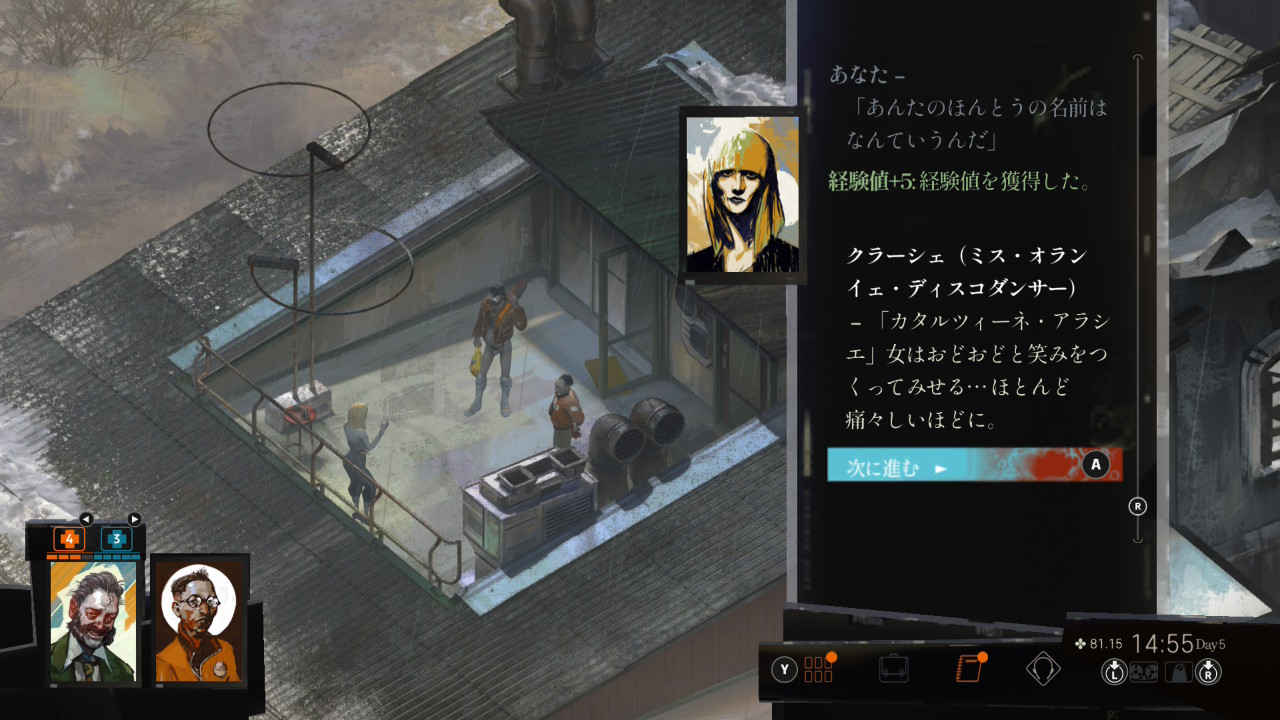Select the detective's portrait card
The image size is (1280, 720).
[93, 621]
